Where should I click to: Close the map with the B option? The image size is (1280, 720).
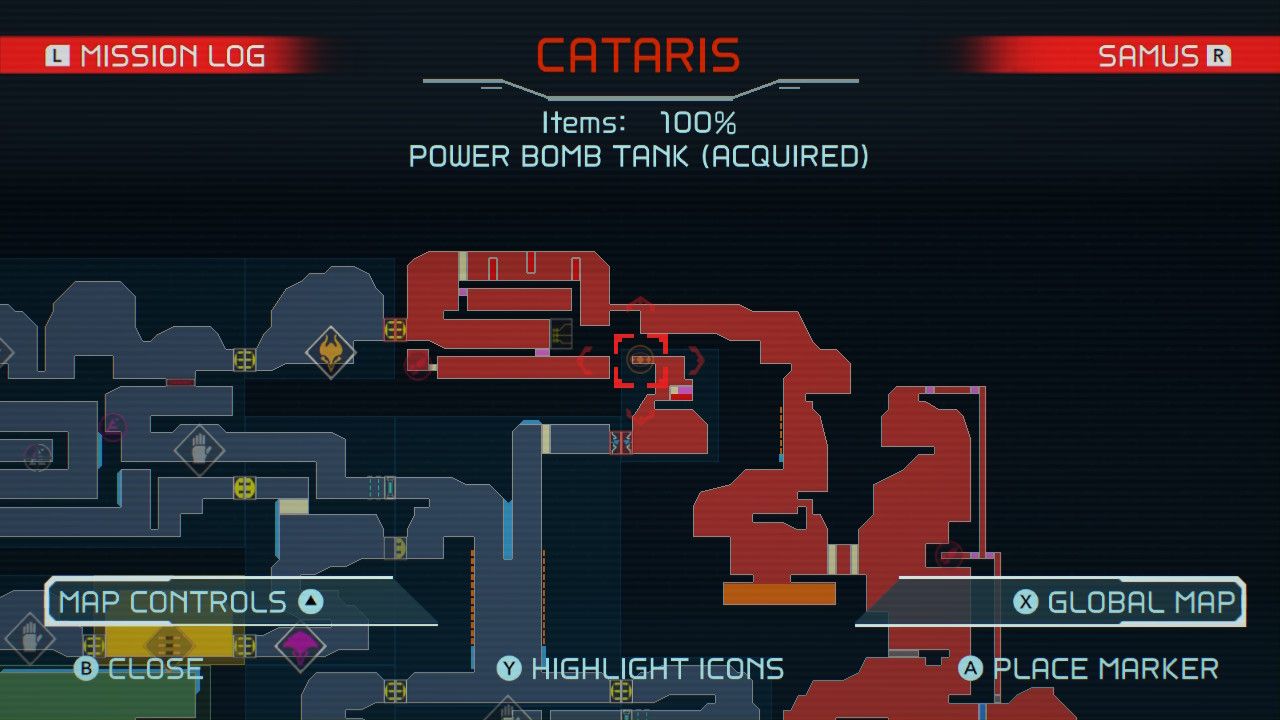pos(140,668)
